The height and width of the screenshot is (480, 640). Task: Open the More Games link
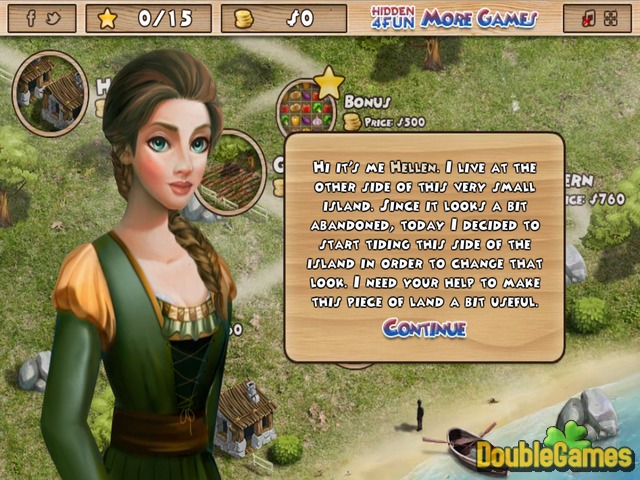479,18
